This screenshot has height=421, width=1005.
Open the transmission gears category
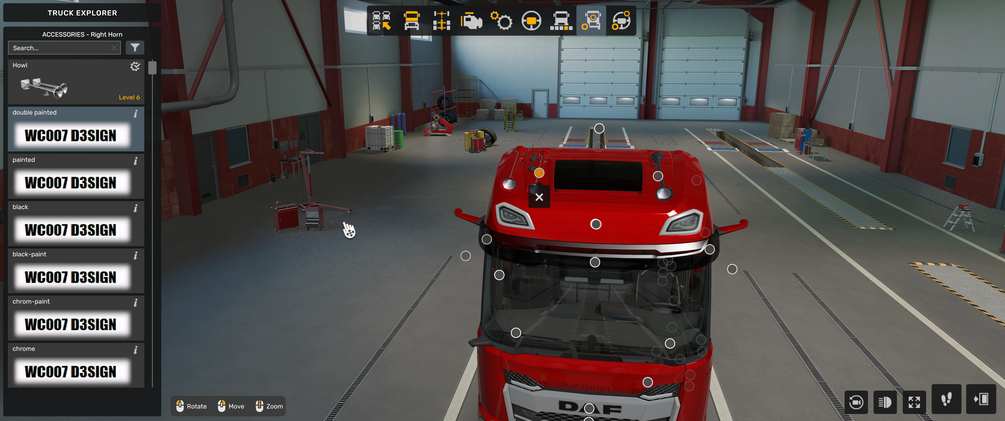501,21
